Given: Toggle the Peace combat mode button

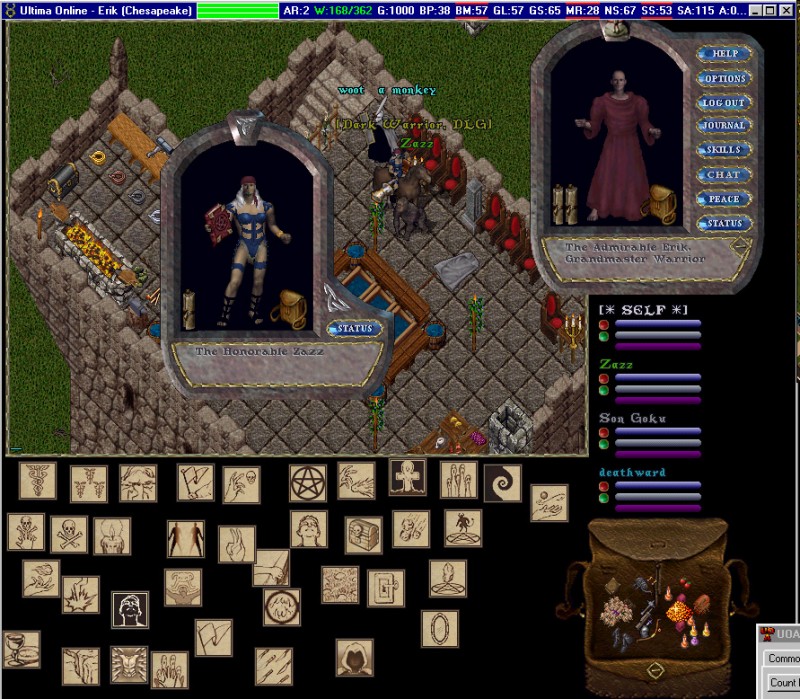Looking at the screenshot, I should click(x=724, y=199).
